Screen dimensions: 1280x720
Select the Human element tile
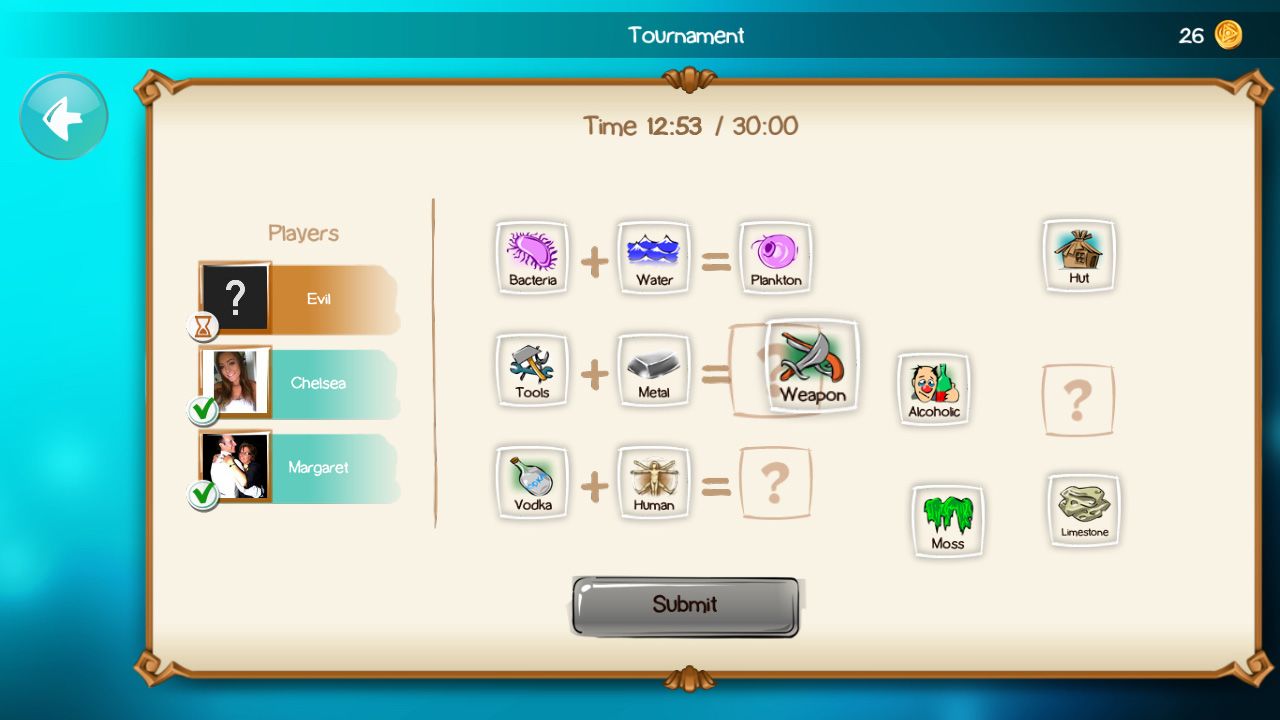(x=654, y=483)
